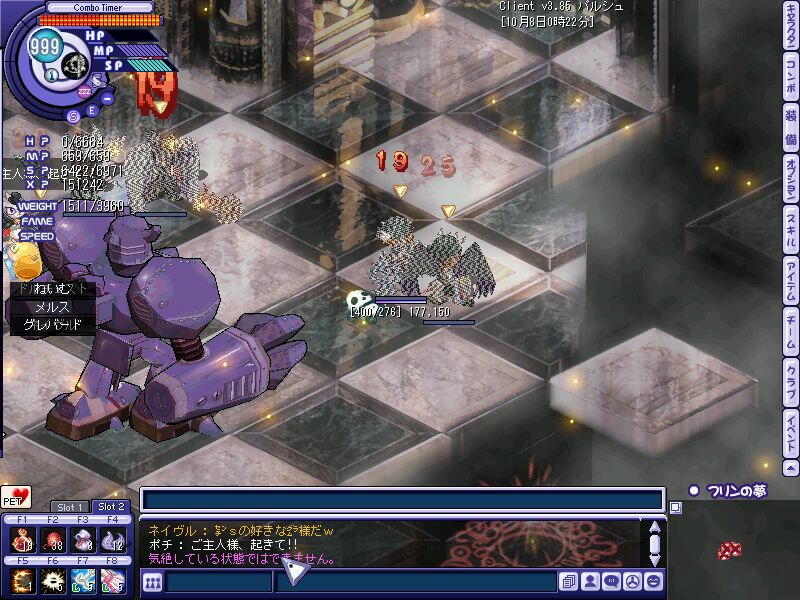Open the スキル (Skill) side tab
The image size is (800, 600).
pyautogui.click(x=791, y=230)
